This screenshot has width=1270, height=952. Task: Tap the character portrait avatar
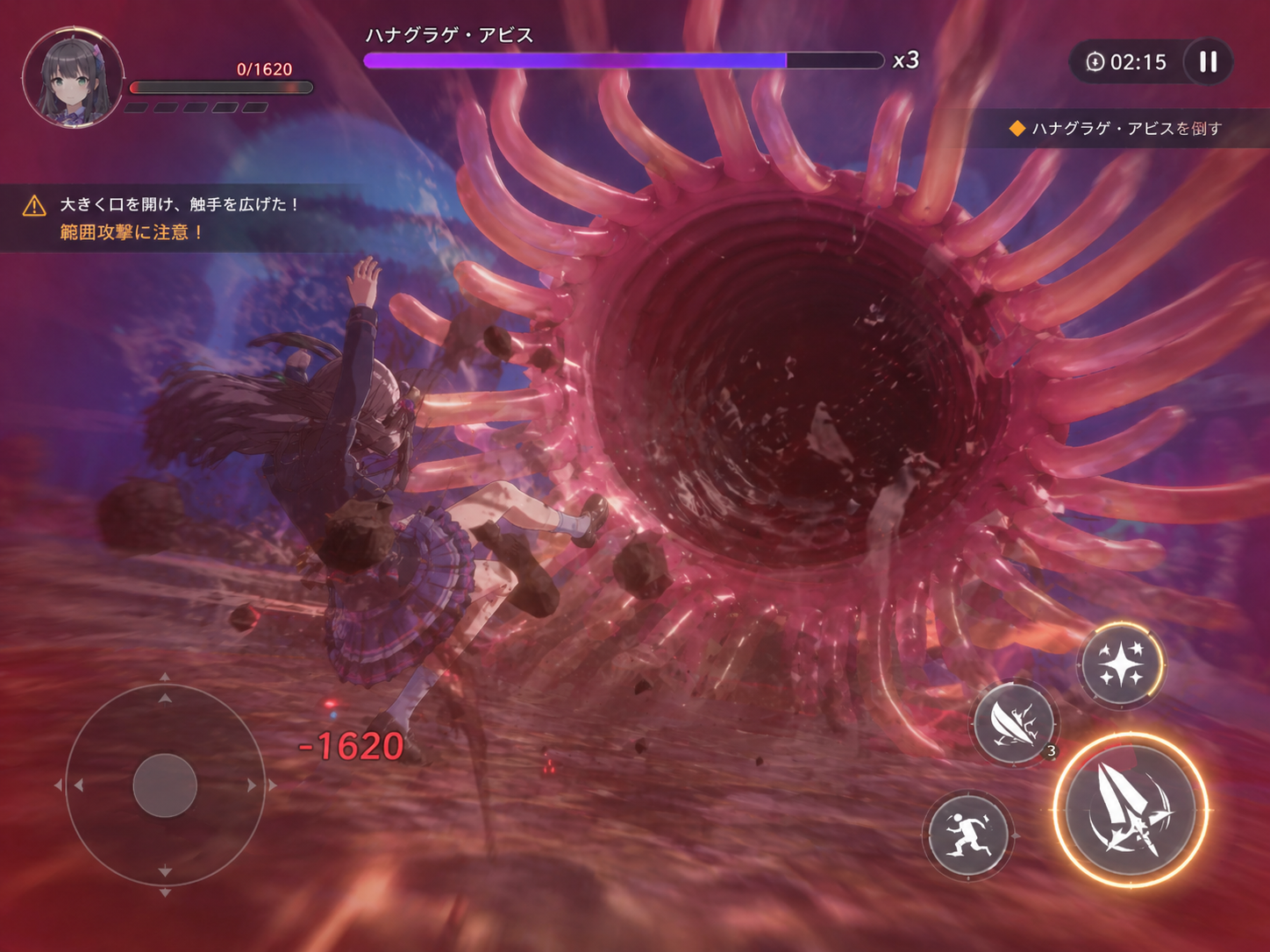(x=73, y=78)
